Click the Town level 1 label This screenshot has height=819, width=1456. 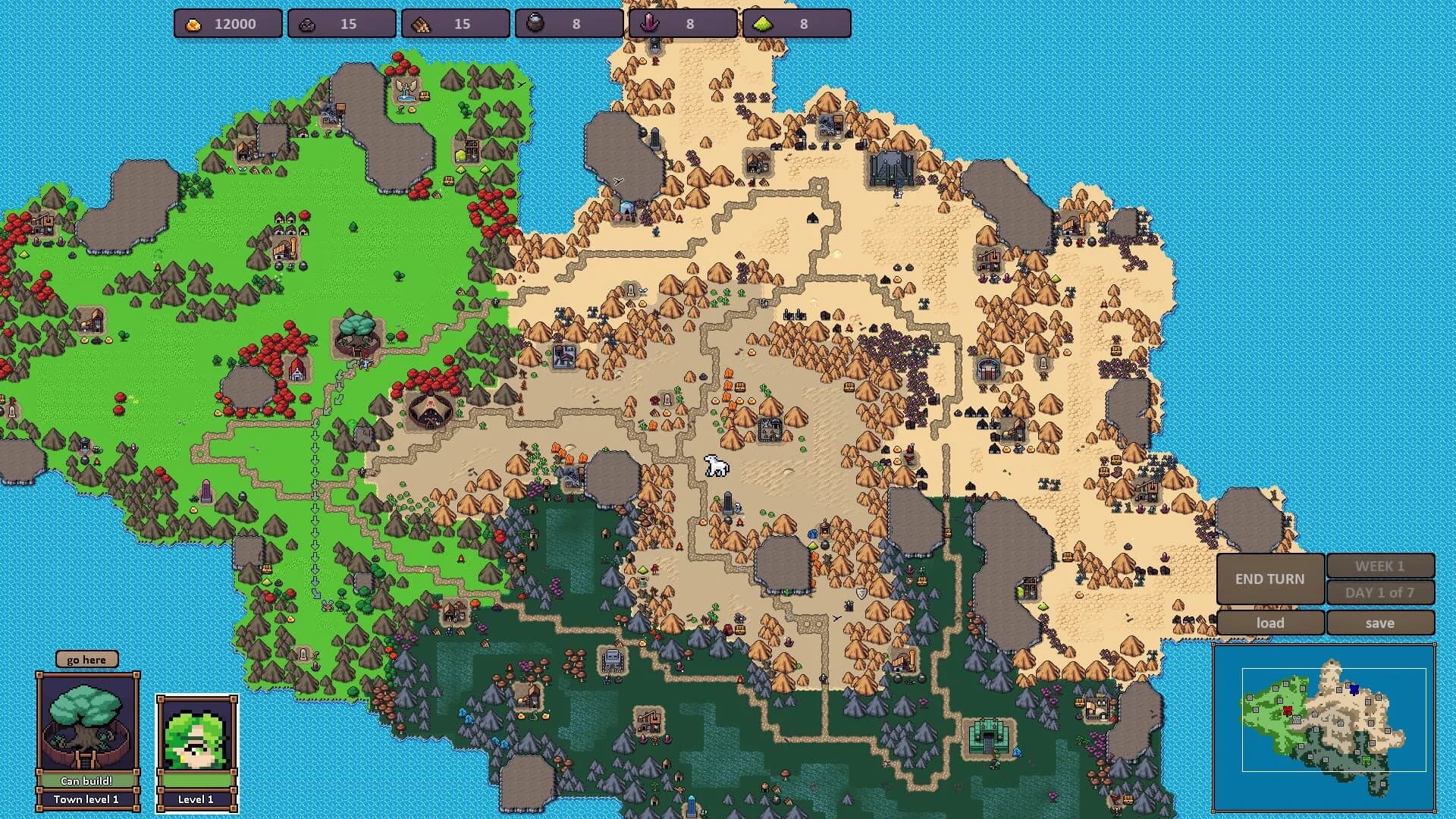tap(86, 799)
